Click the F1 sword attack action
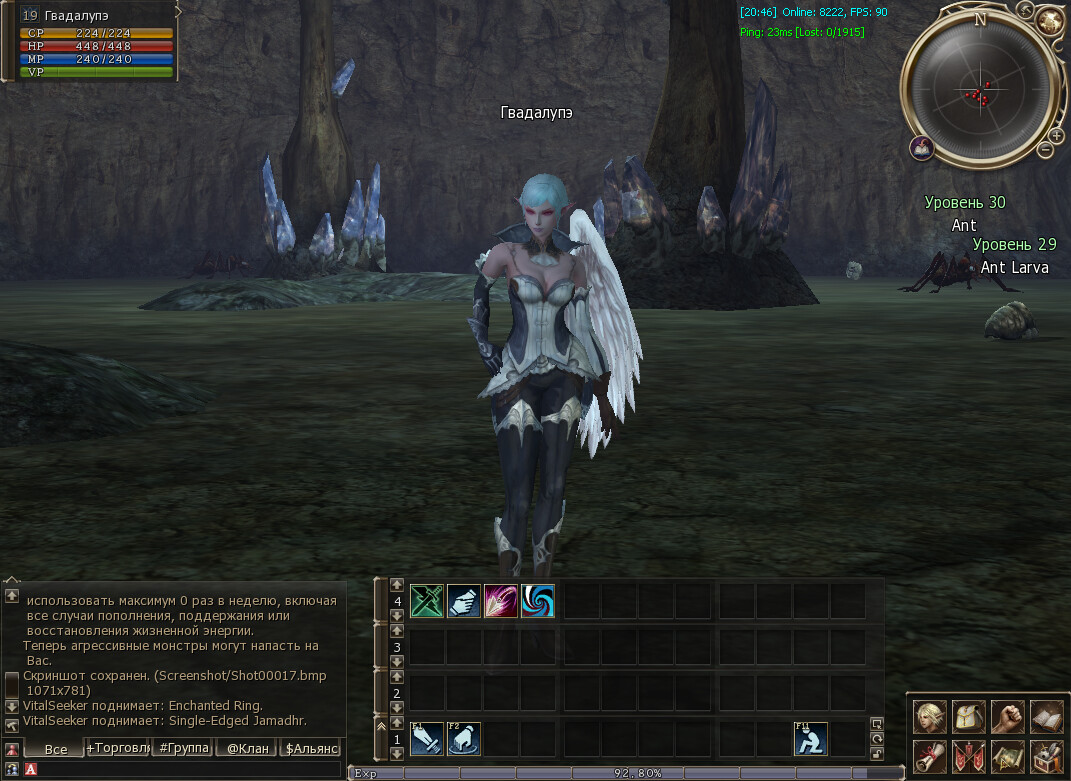This screenshot has height=781, width=1071. [427, 739]
